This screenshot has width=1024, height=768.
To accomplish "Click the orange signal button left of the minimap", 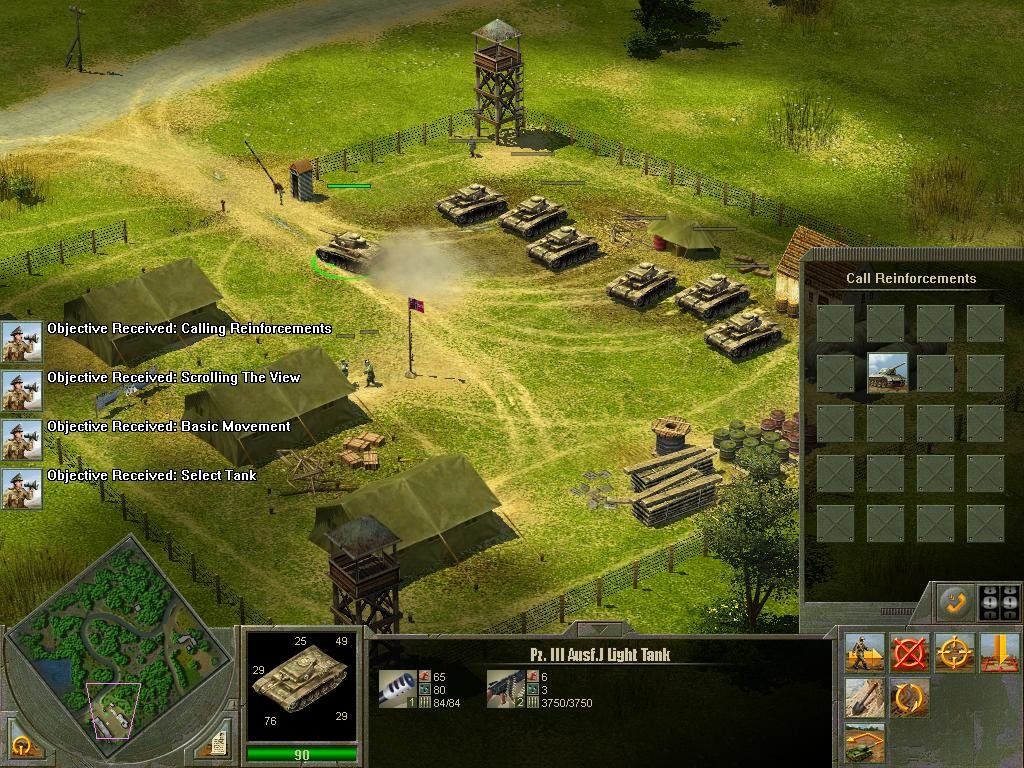I will [21, 744].
